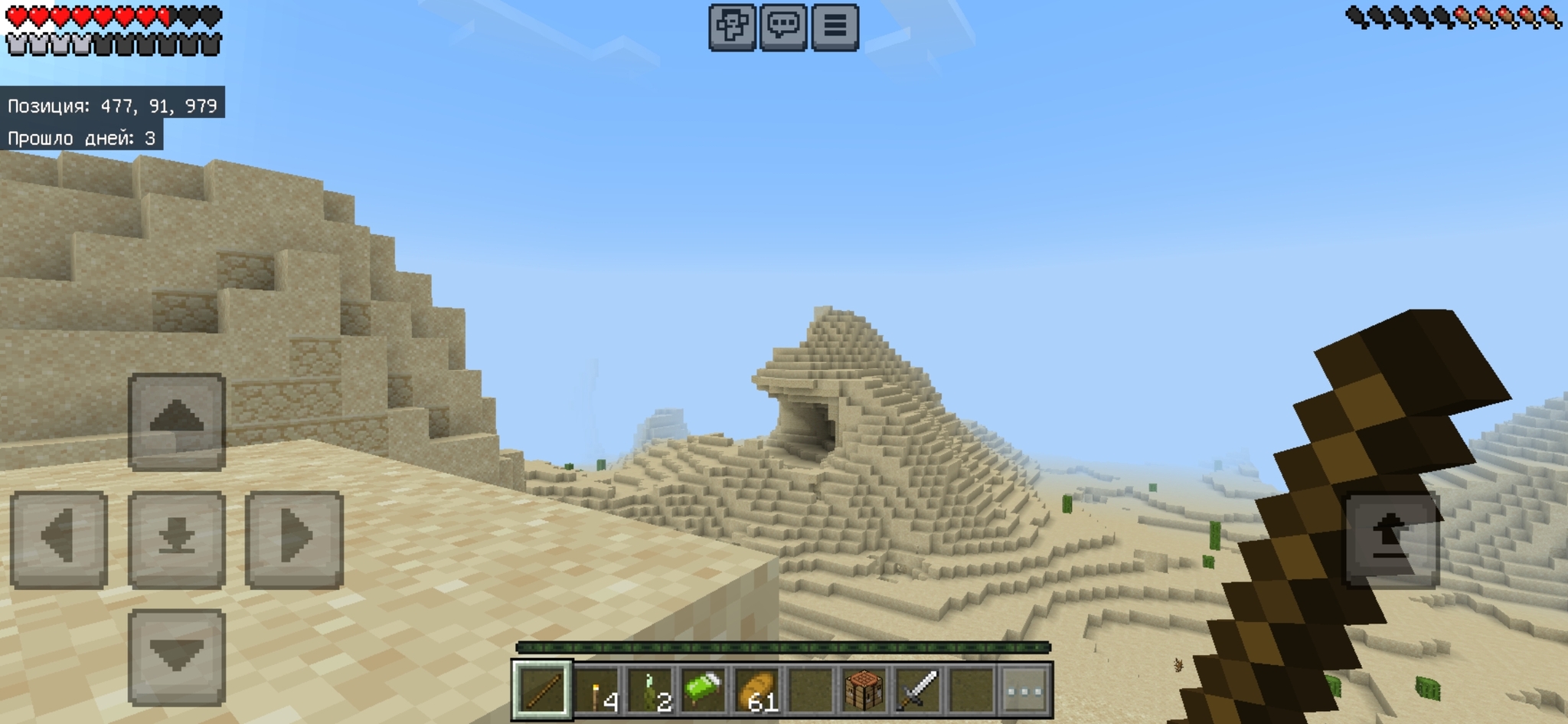
Task: Select the green plant item stack of 2
Action: click(650, 690)
